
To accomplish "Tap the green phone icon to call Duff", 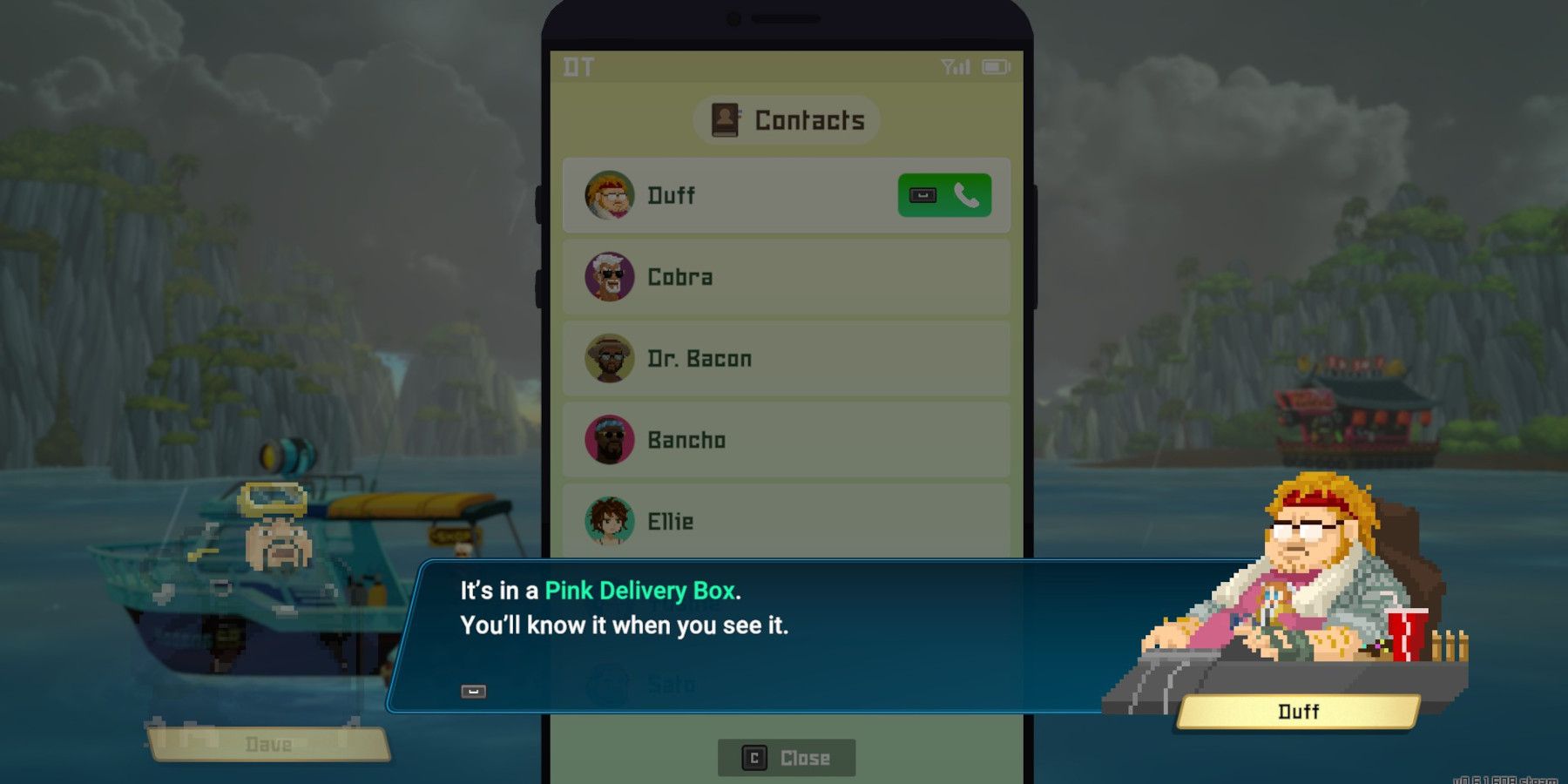I will (967, 195).
